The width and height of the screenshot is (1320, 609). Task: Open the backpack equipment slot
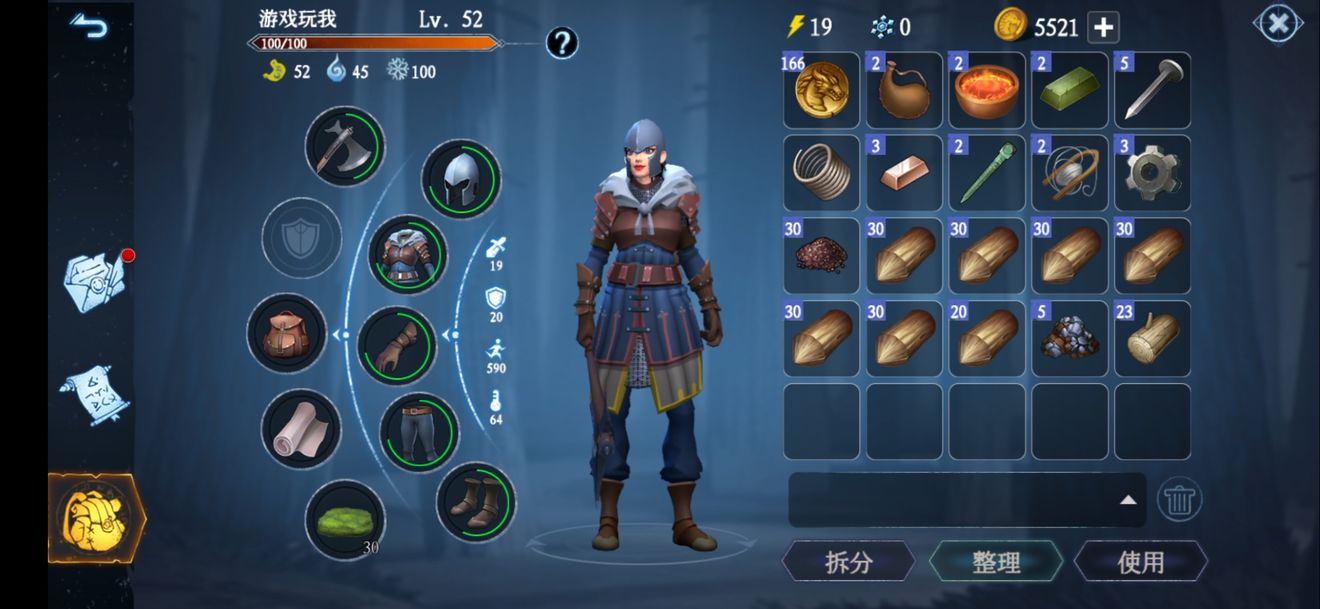point(287,334)
